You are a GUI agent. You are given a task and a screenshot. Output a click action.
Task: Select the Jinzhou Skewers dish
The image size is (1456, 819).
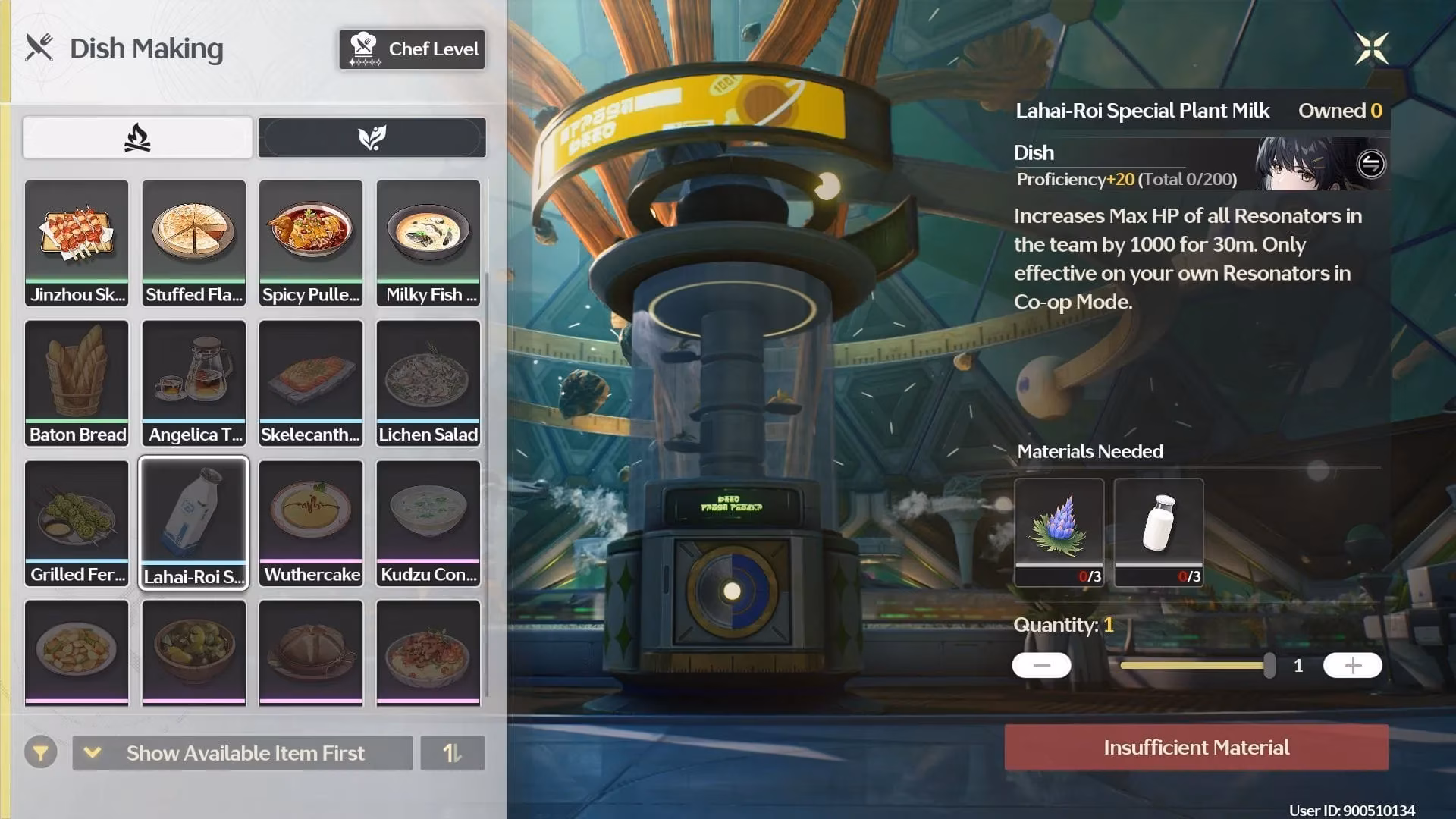77,243
